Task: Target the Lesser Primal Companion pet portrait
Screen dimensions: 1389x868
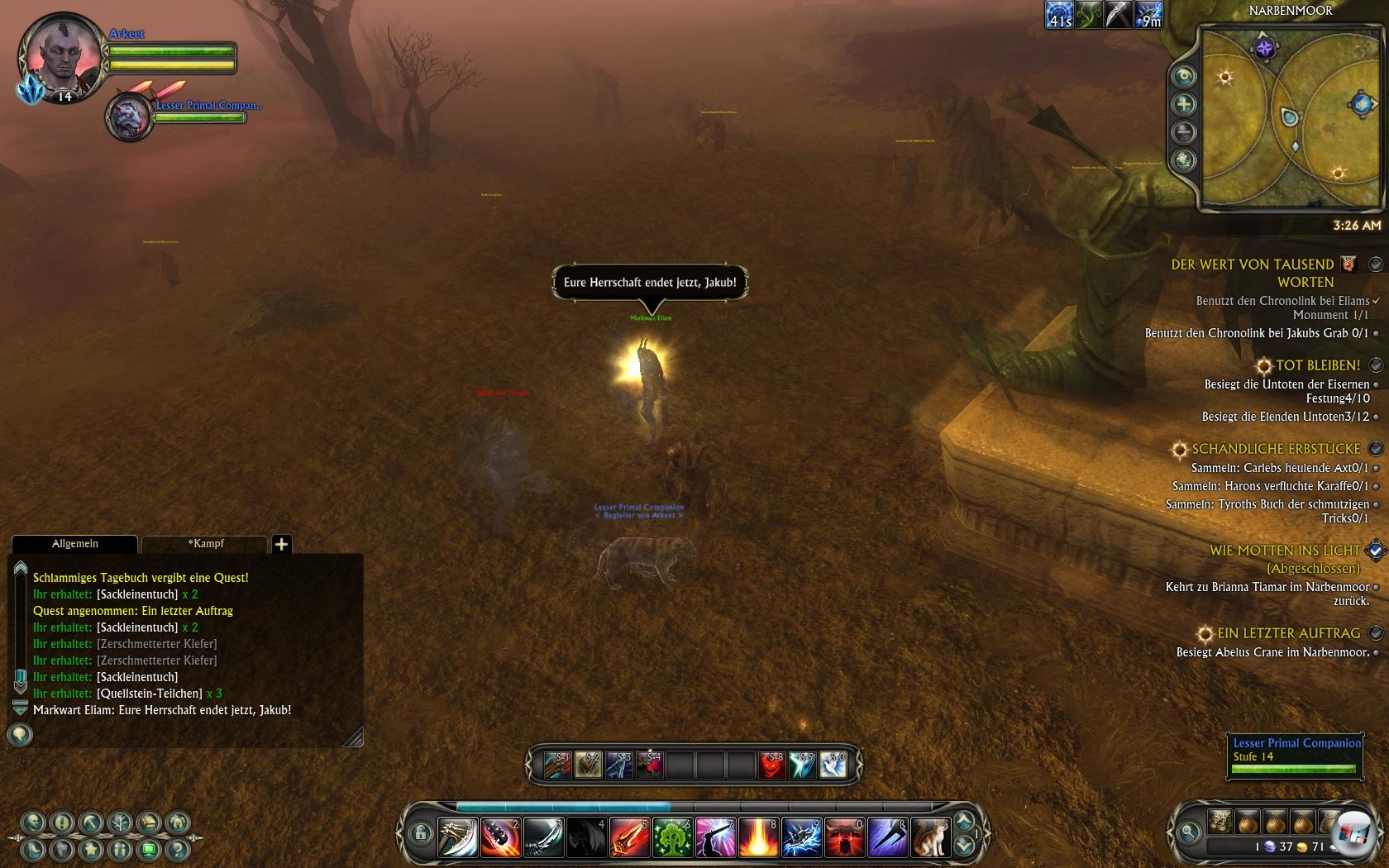Action: click(x=129, y=117)
